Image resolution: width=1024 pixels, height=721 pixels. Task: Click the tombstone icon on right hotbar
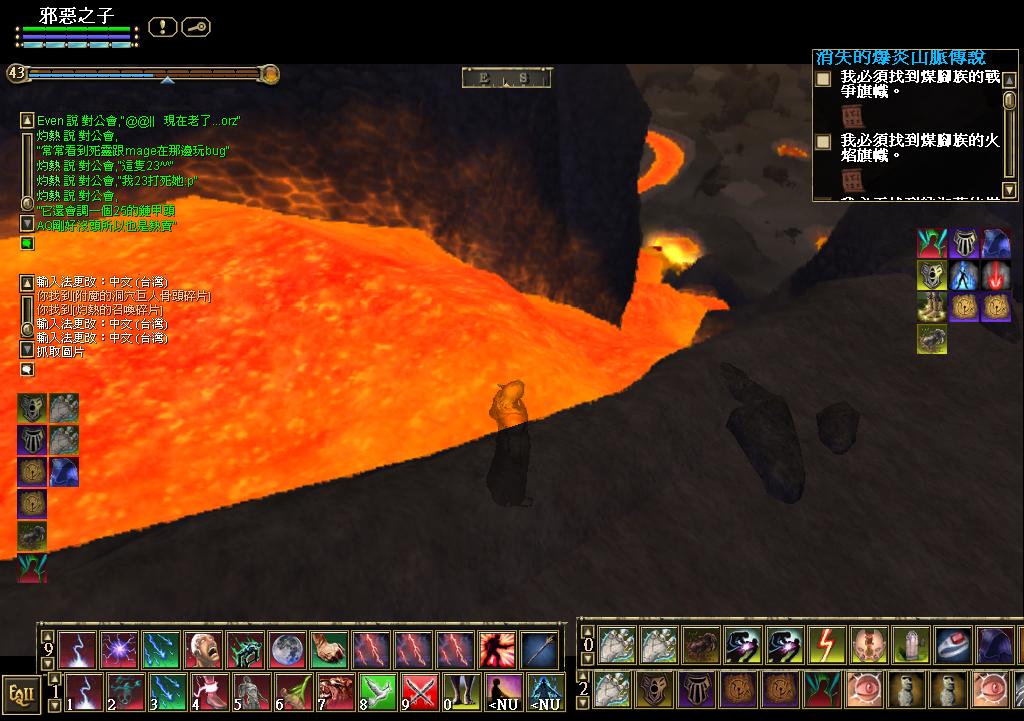[x=911, y=645]
